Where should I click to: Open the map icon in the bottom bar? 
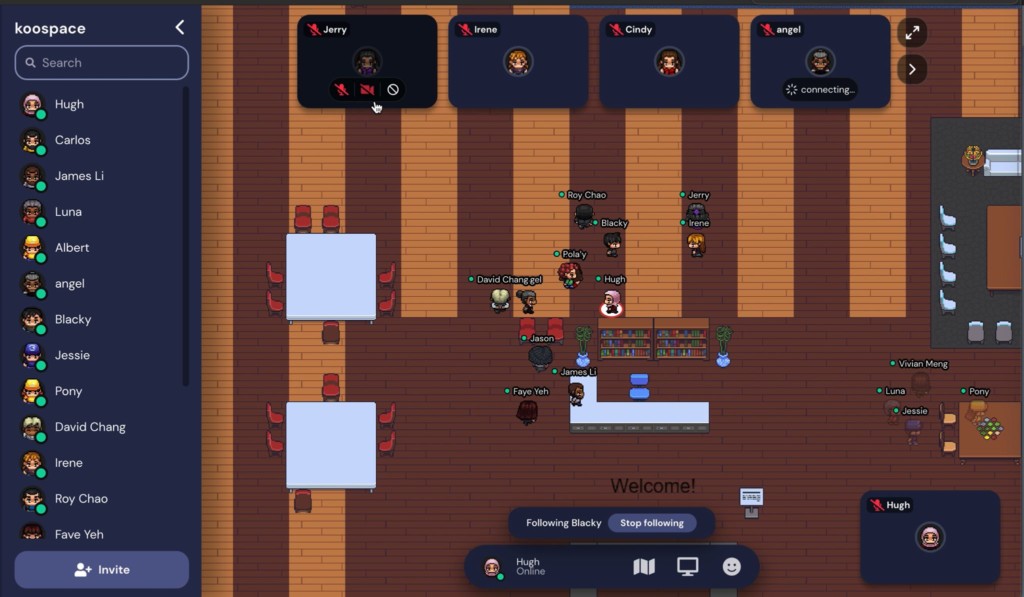coord(644,567)
